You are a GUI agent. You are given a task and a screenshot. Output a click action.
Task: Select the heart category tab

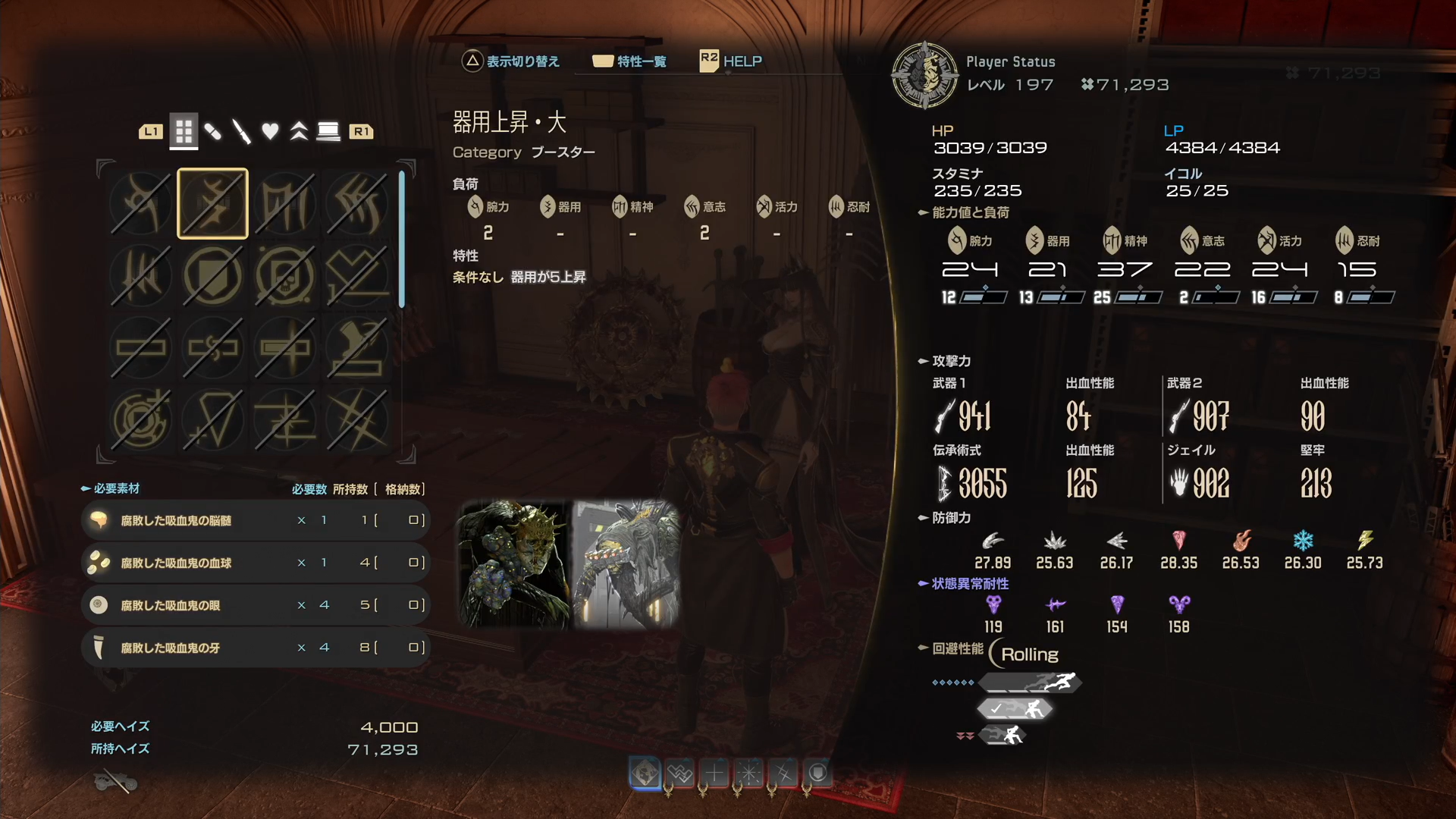pyautogui.click(x=270, y=132)
